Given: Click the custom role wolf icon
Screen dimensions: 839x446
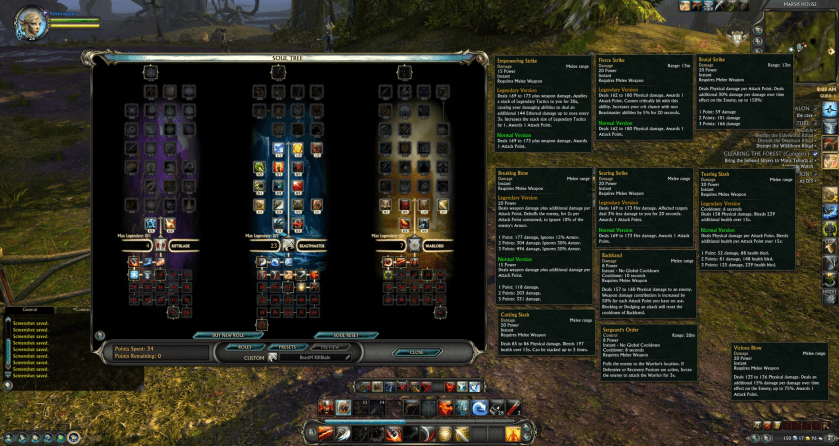Looking at the screenshot, I should (x=271, y=357).
